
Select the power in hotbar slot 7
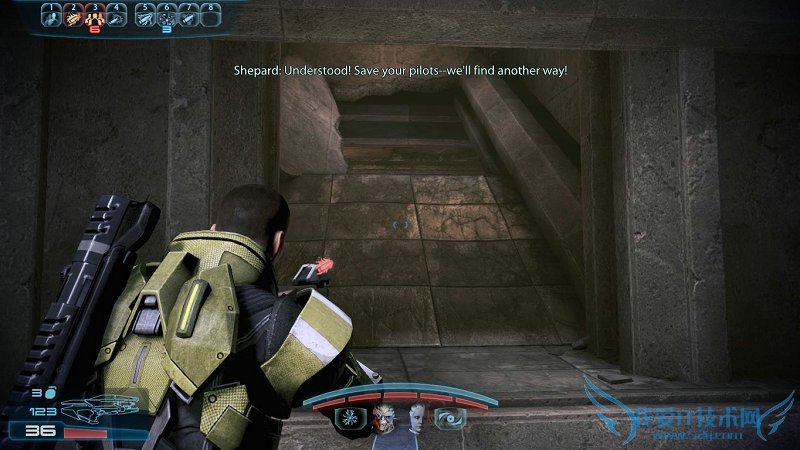(x=190, y=16)
